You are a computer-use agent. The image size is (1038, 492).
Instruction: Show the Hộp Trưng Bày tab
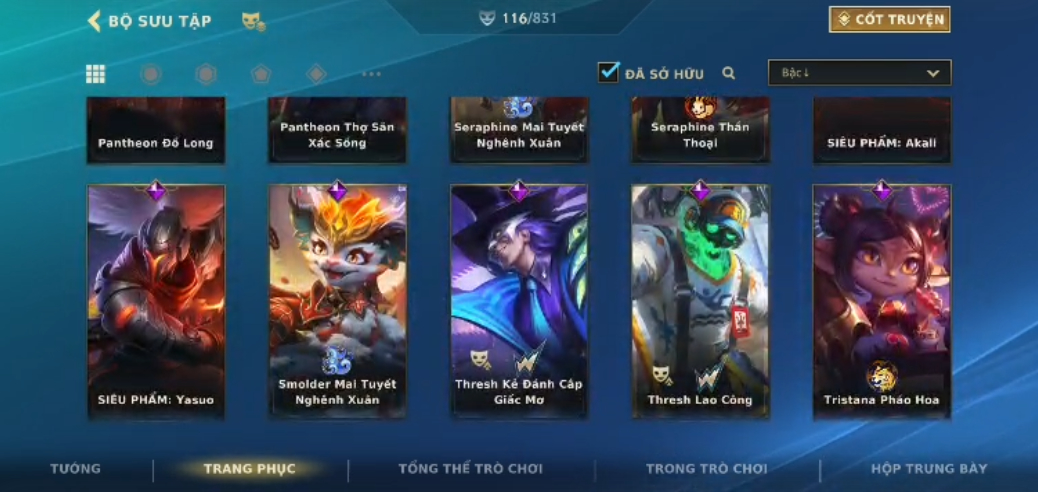(929, 468)
